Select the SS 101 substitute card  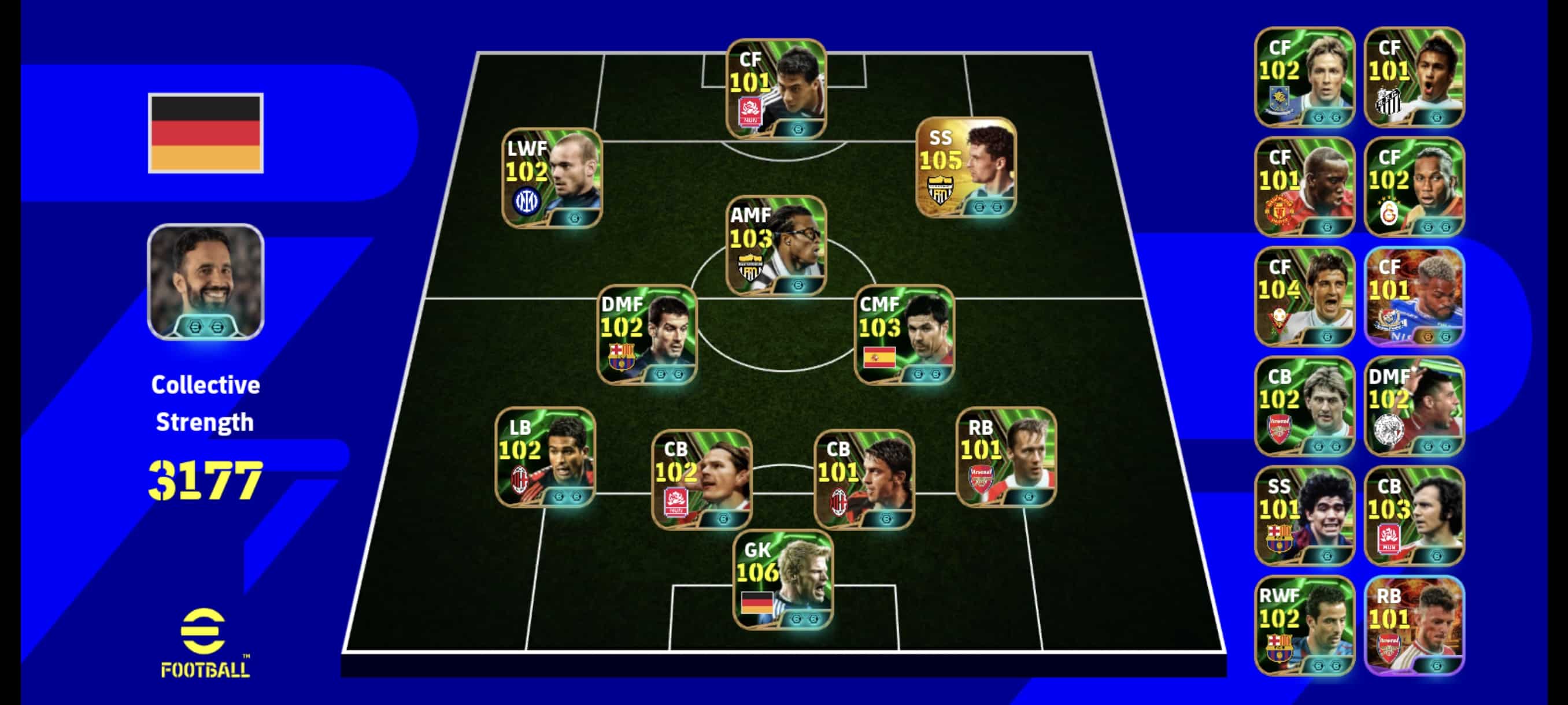(1304, 515)
